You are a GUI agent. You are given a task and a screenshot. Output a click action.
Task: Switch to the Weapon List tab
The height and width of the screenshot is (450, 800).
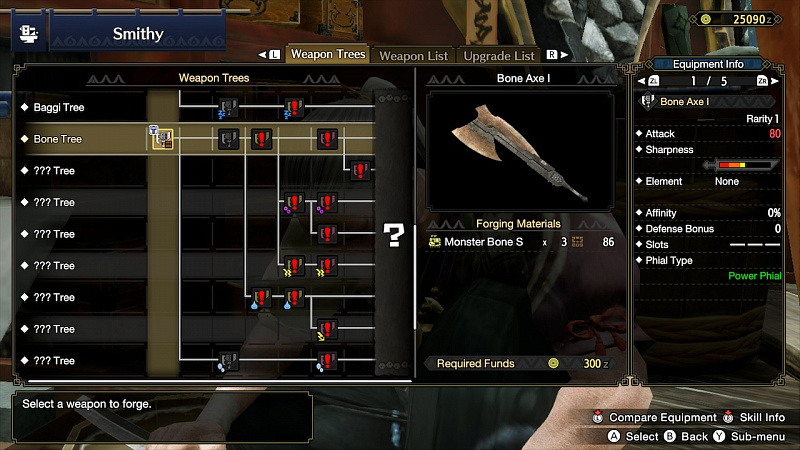coord(414,56)
